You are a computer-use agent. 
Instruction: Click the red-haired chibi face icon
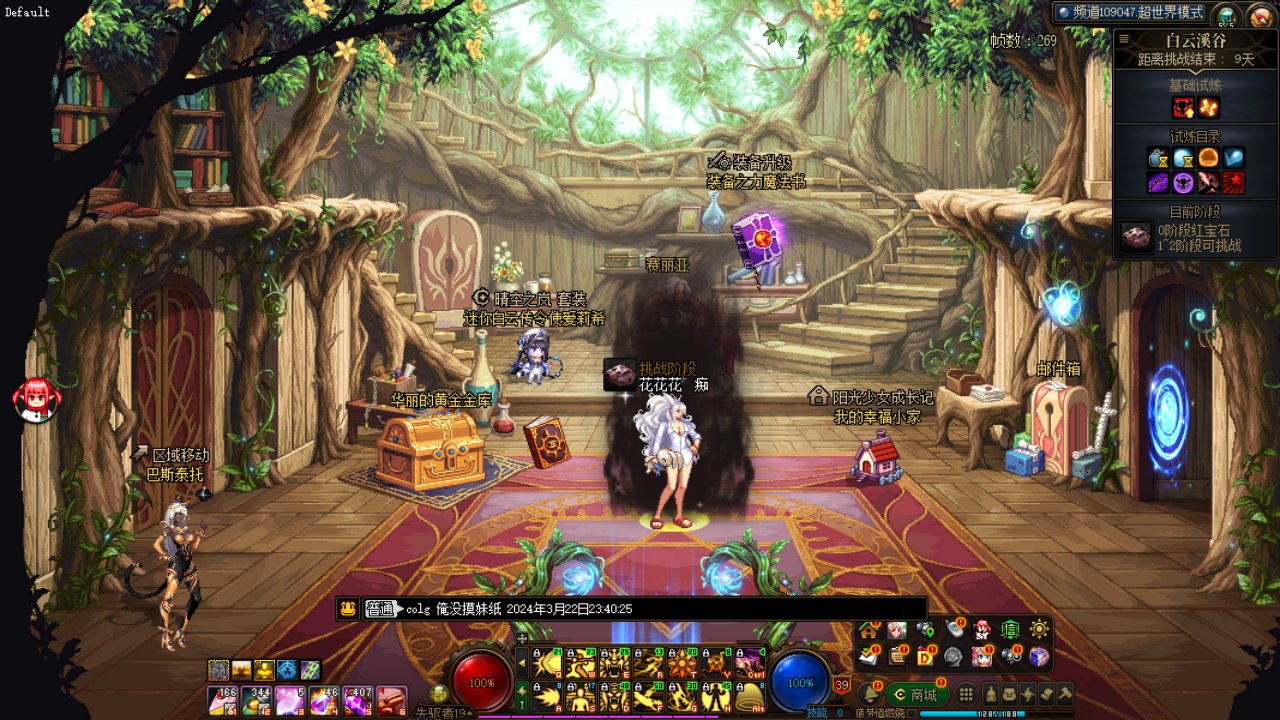click(36, 399)
